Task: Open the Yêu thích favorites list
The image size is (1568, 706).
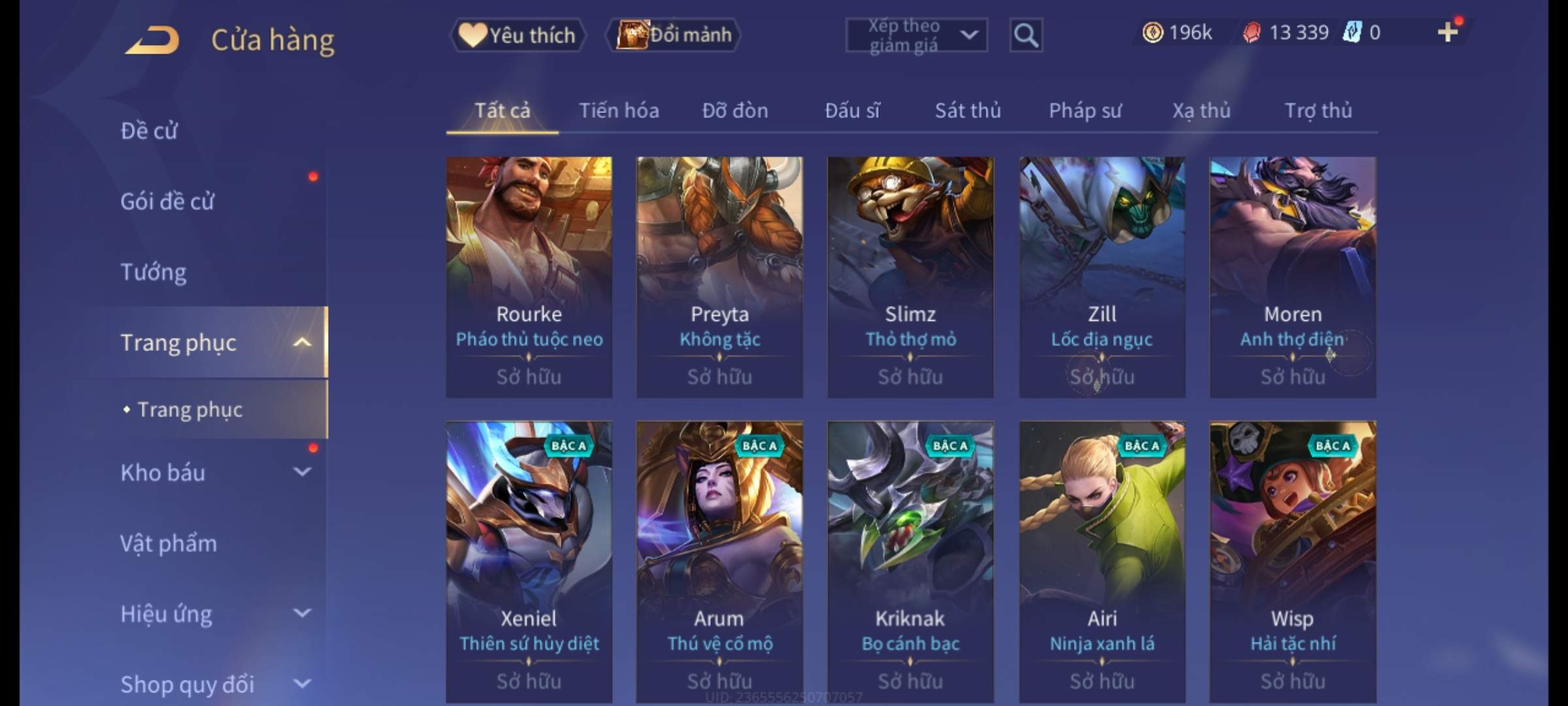Action: [517, 35]
